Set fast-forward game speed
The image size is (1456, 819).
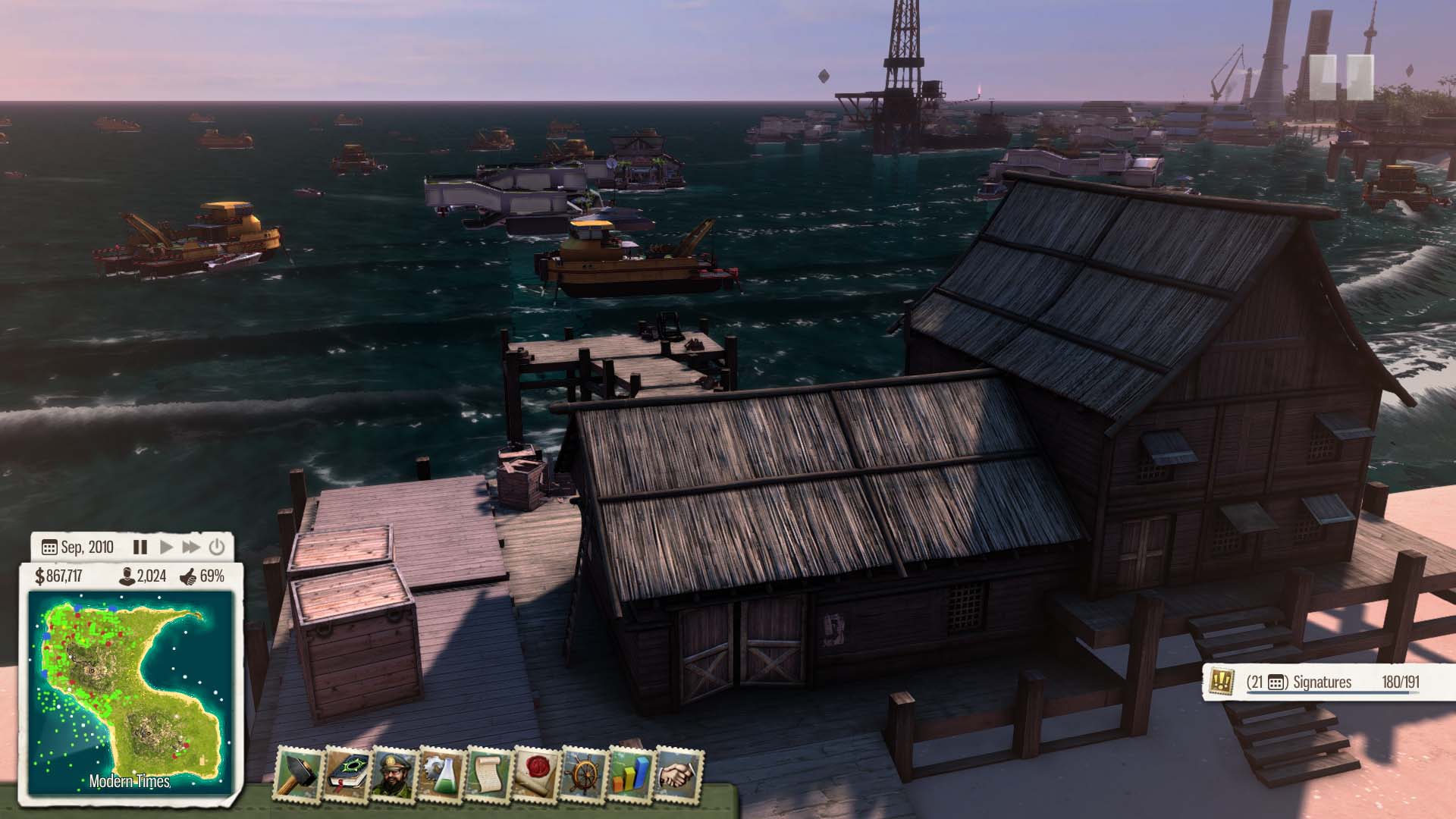pos(191,547)
